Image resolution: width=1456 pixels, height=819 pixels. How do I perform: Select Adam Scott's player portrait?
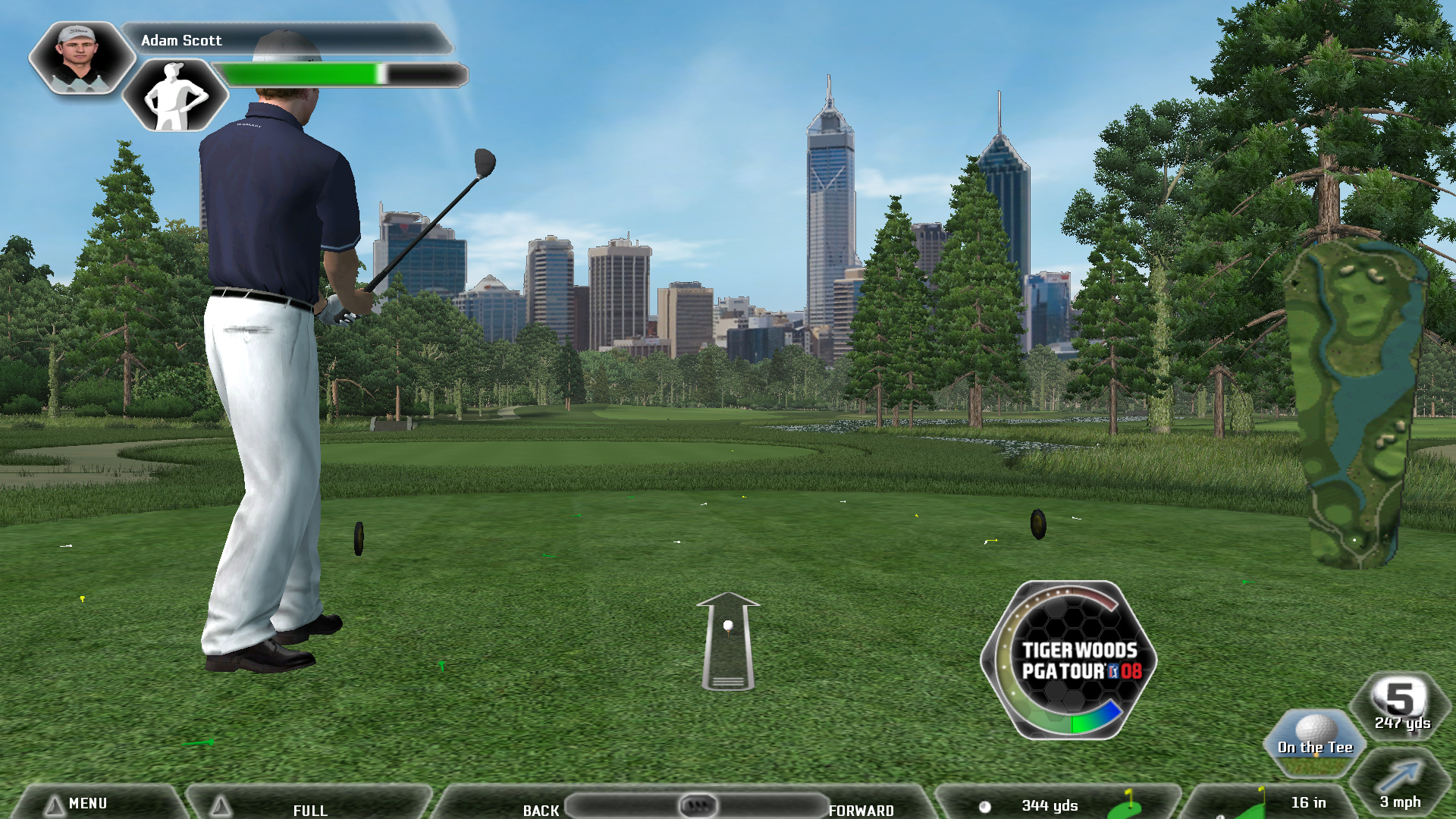click(x=80, y=58)
